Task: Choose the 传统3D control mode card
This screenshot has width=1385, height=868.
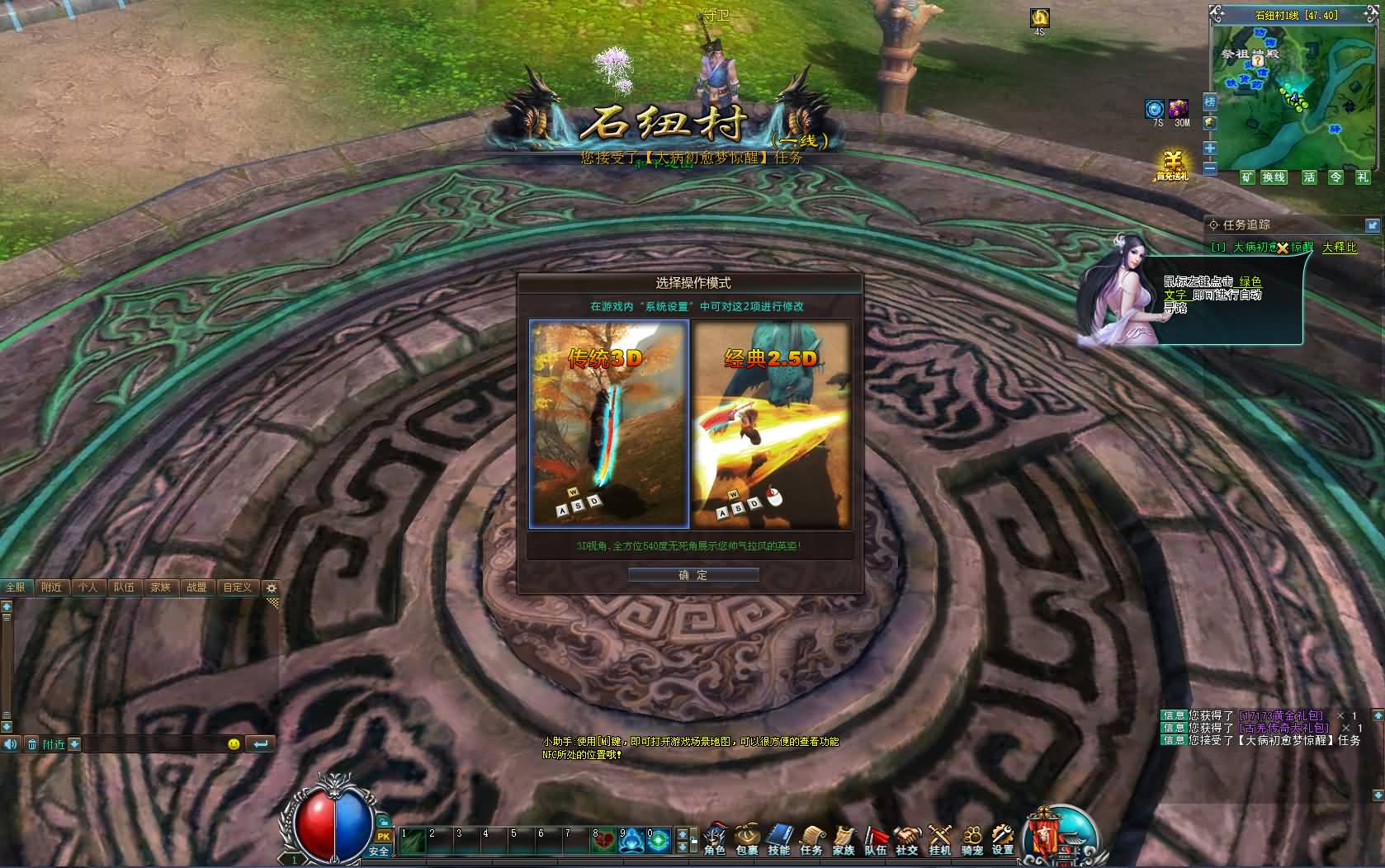Action: (x=609, y=423)
